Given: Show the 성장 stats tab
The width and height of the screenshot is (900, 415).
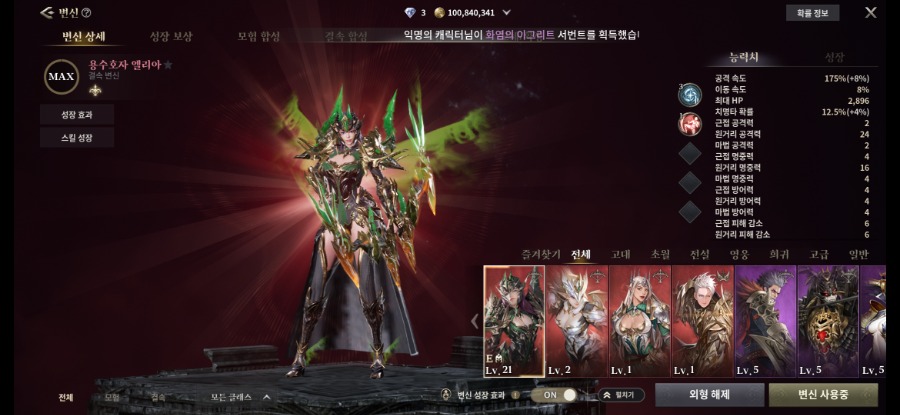Looking at the screenshot, I should coord(834,58).
